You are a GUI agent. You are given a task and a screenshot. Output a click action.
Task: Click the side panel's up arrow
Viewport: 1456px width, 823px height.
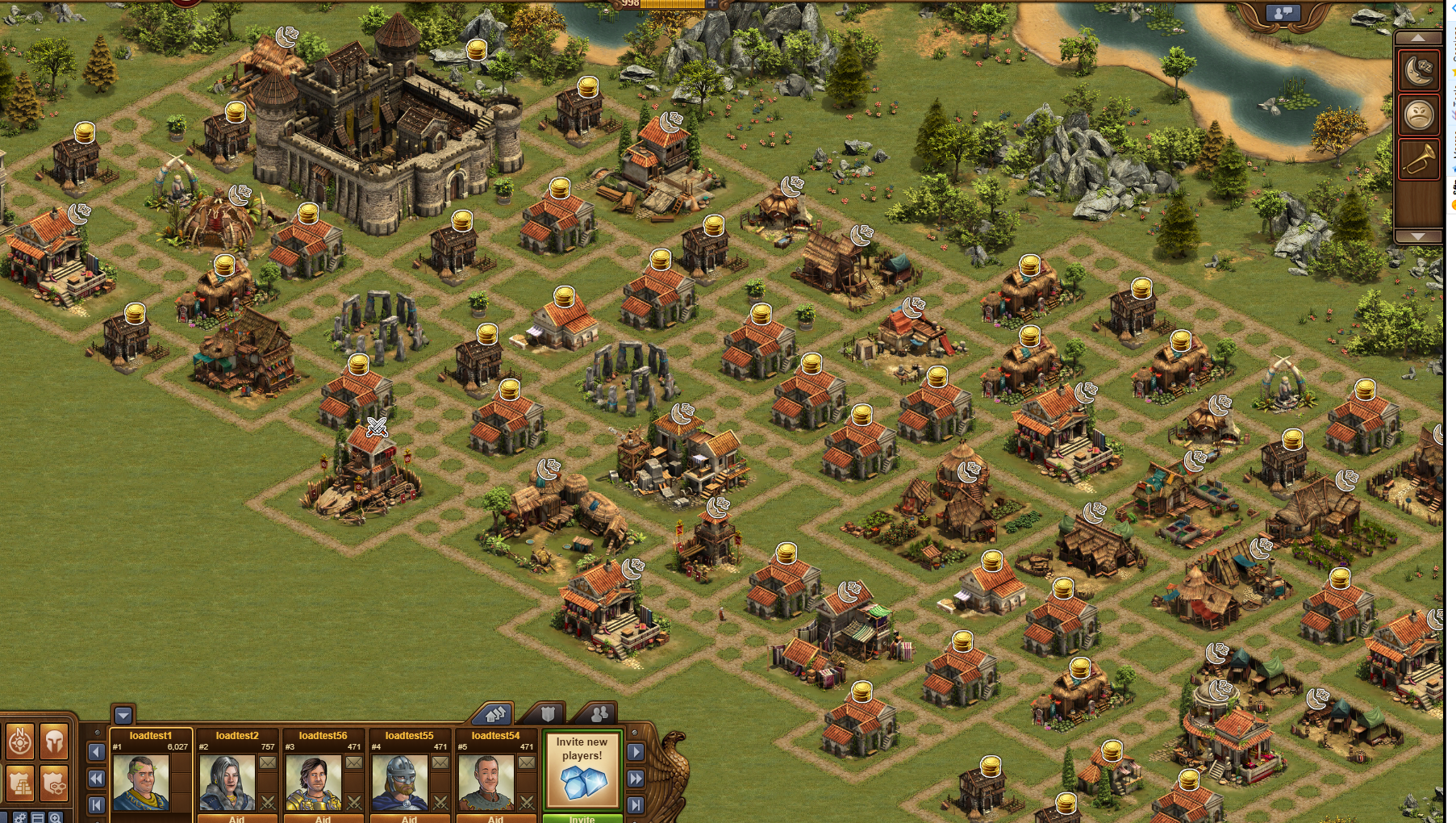[1418, 38]
